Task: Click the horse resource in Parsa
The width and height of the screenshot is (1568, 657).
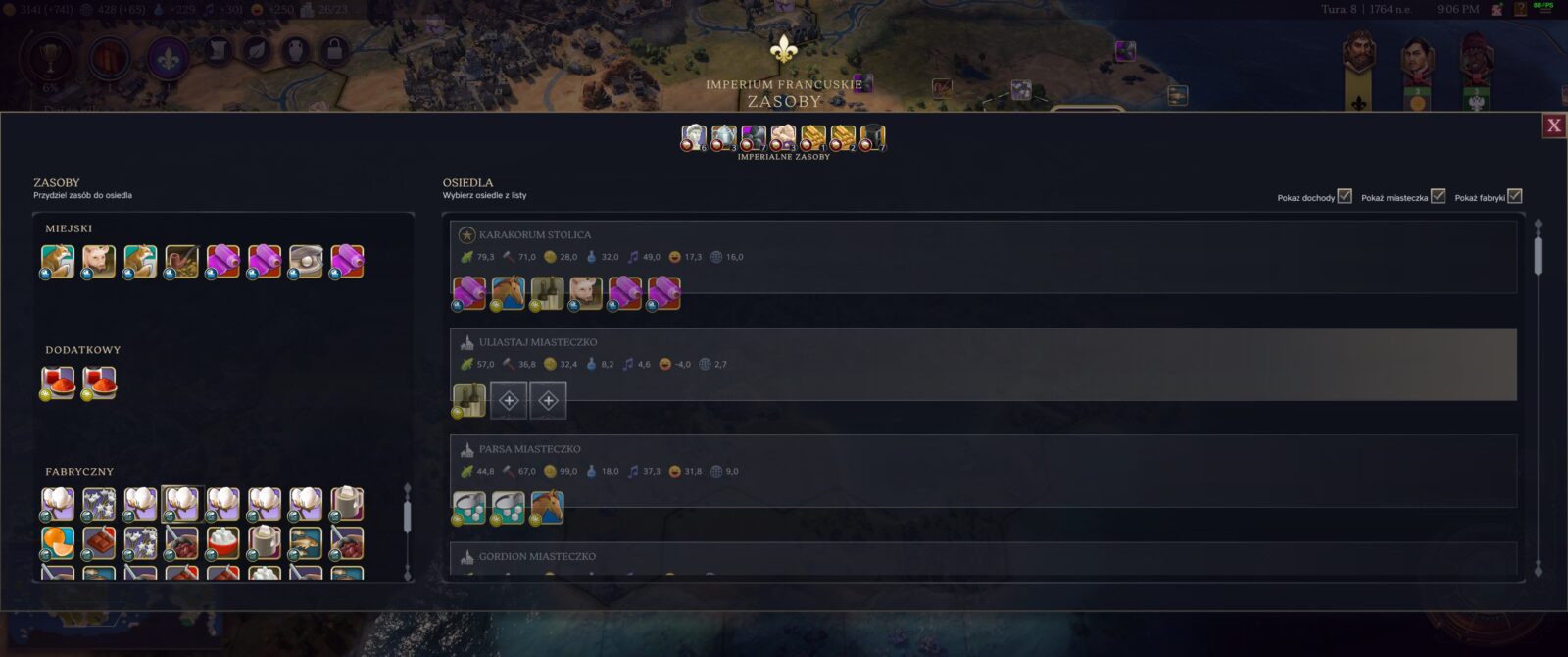Action: 547,507
